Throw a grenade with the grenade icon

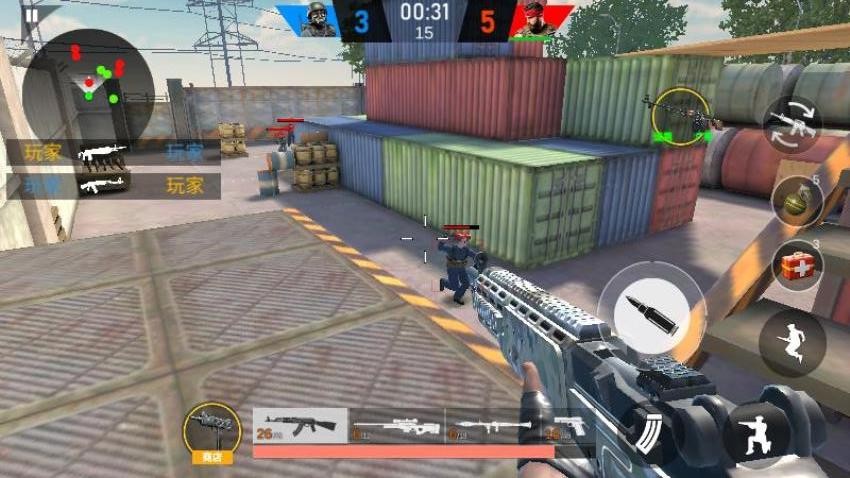point(796,200)
